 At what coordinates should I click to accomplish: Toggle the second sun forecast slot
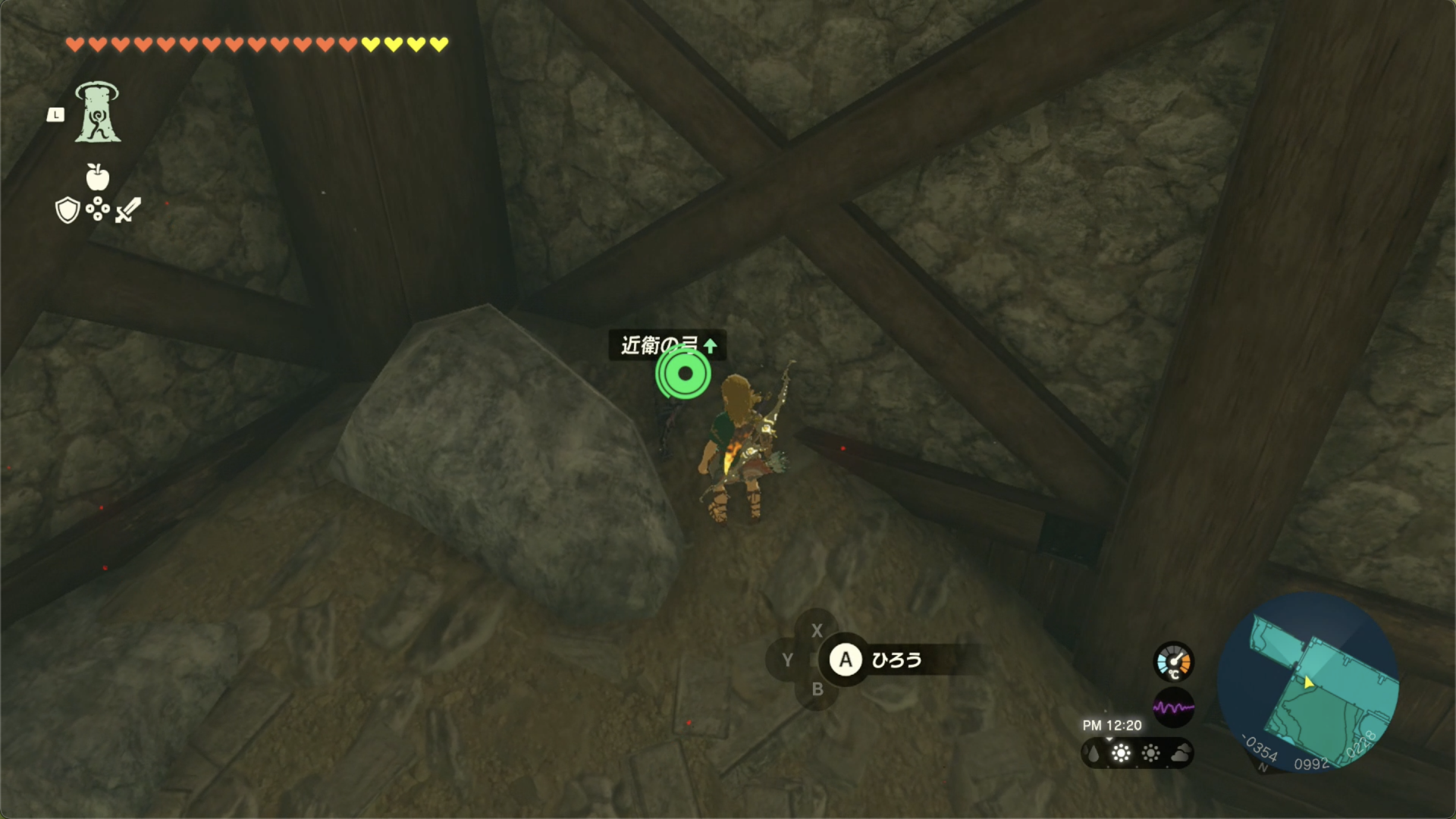[1150, 754]
